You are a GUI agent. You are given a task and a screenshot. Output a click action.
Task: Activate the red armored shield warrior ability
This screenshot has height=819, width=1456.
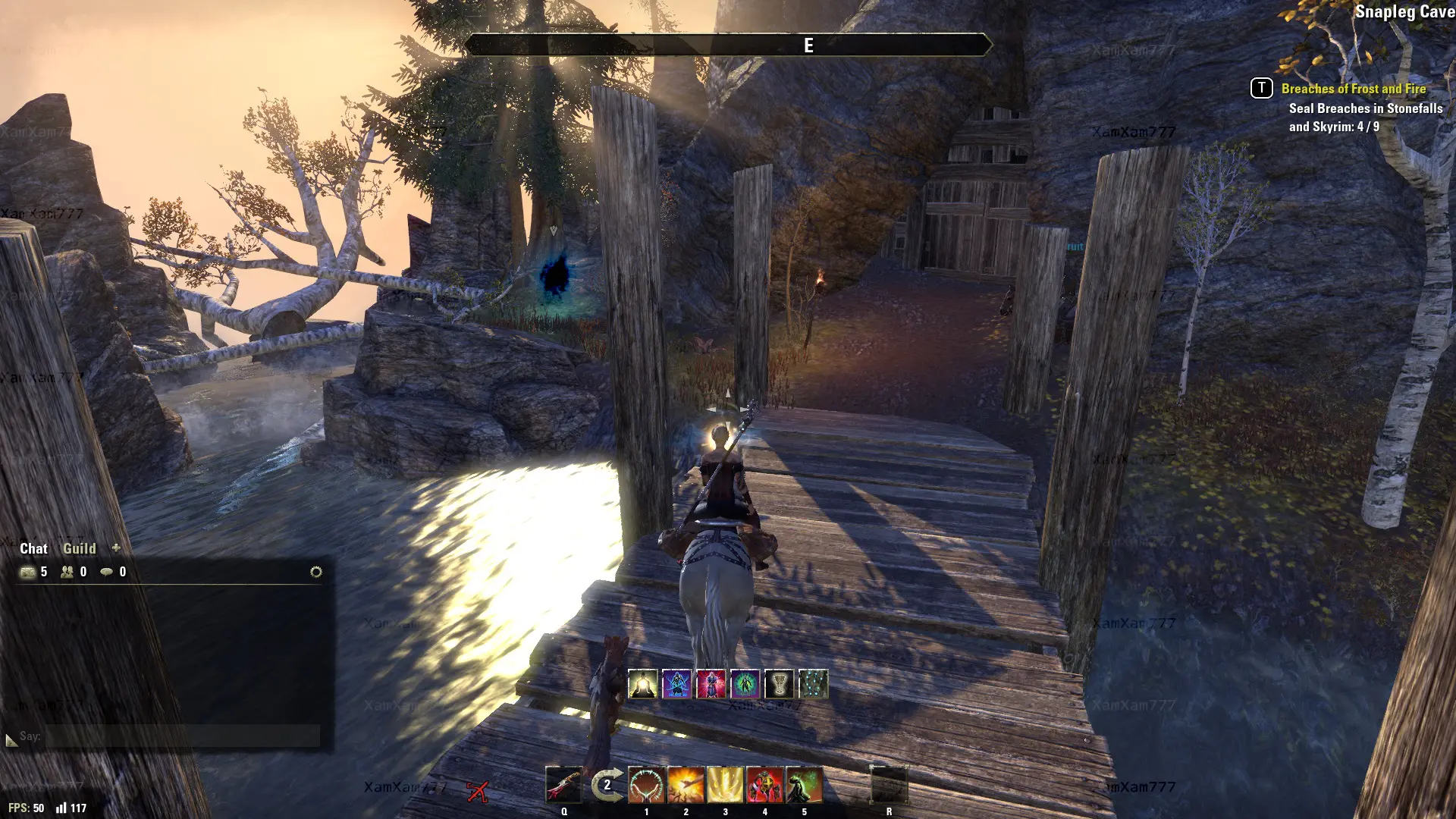tap(764, 785)
